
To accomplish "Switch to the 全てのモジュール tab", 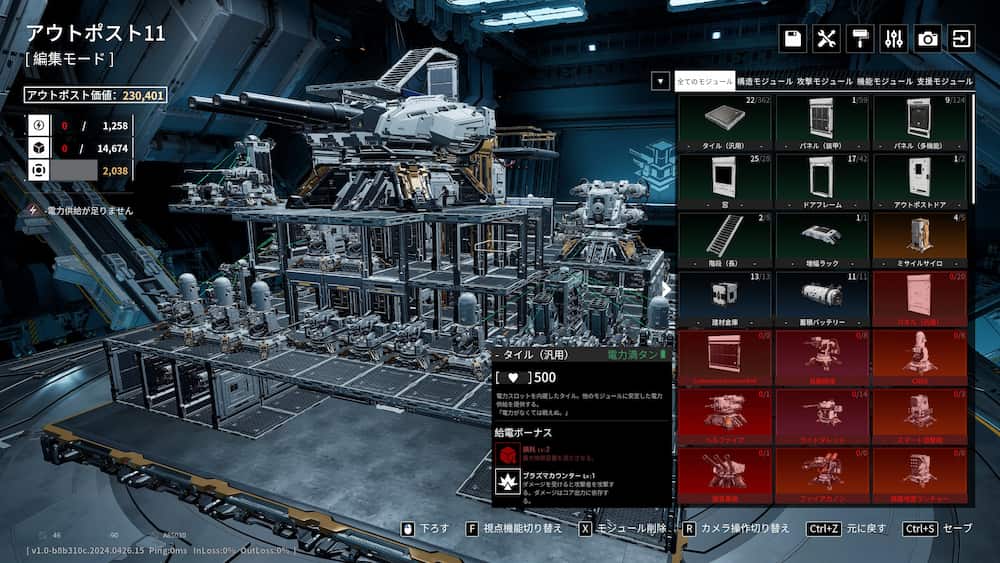I will (x=705, y=81).
